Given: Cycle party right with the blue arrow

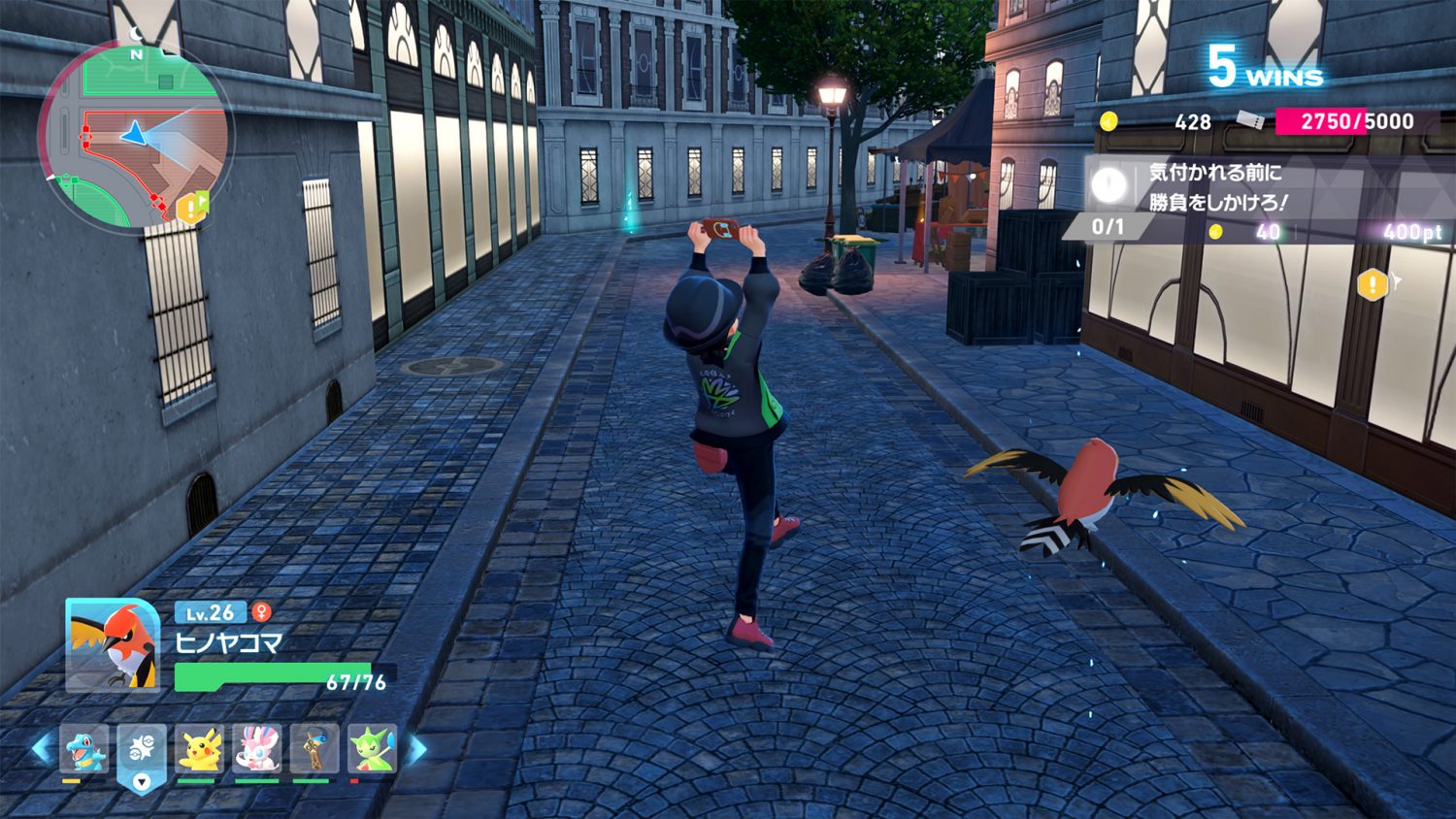Looking at the screenshot, I should (x=417, y=748).
